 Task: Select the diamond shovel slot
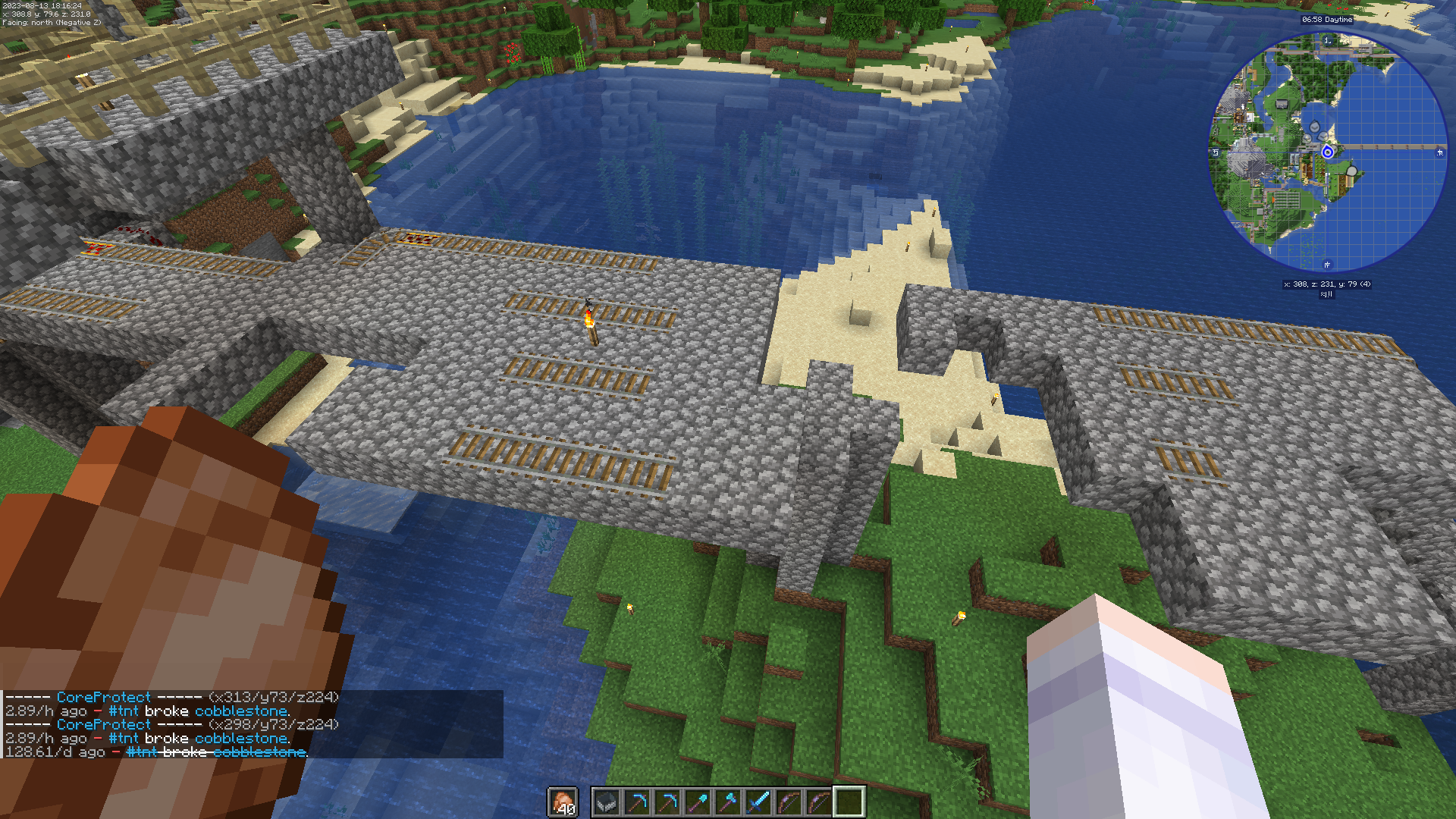(x=697, y=802)
